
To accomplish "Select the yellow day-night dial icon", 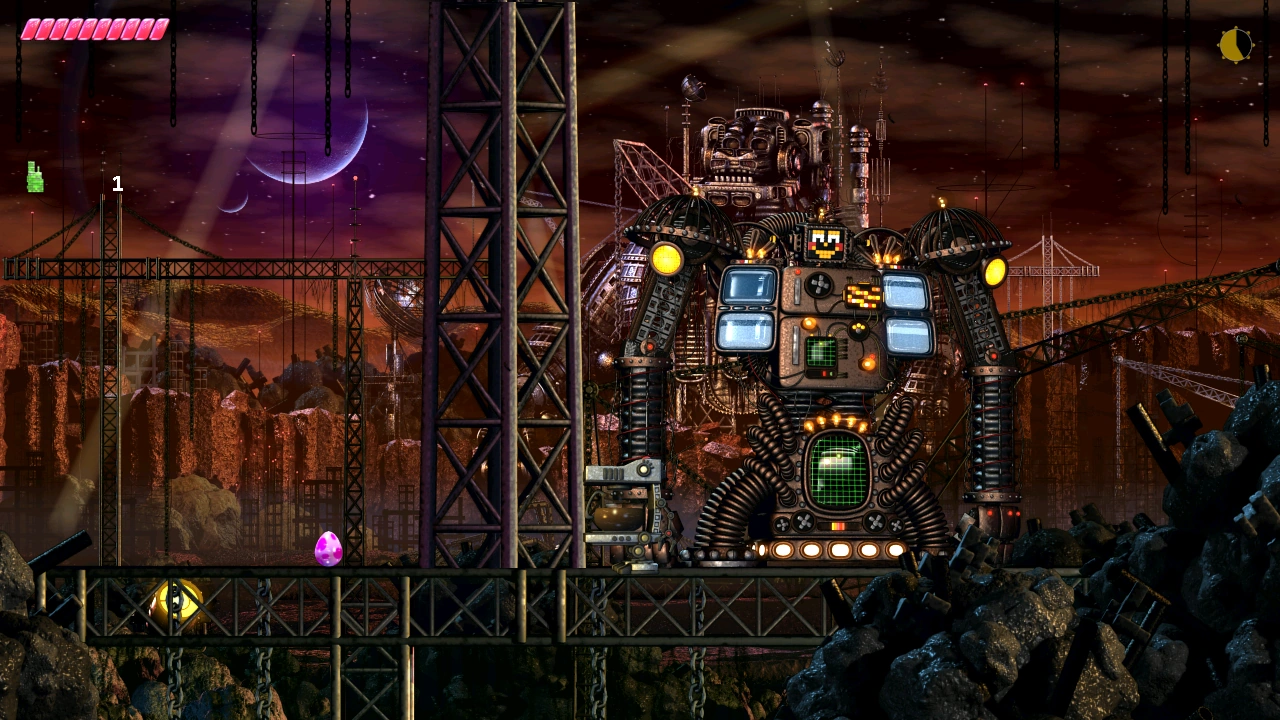I will pyautogui.click(x=1235, y=45).
